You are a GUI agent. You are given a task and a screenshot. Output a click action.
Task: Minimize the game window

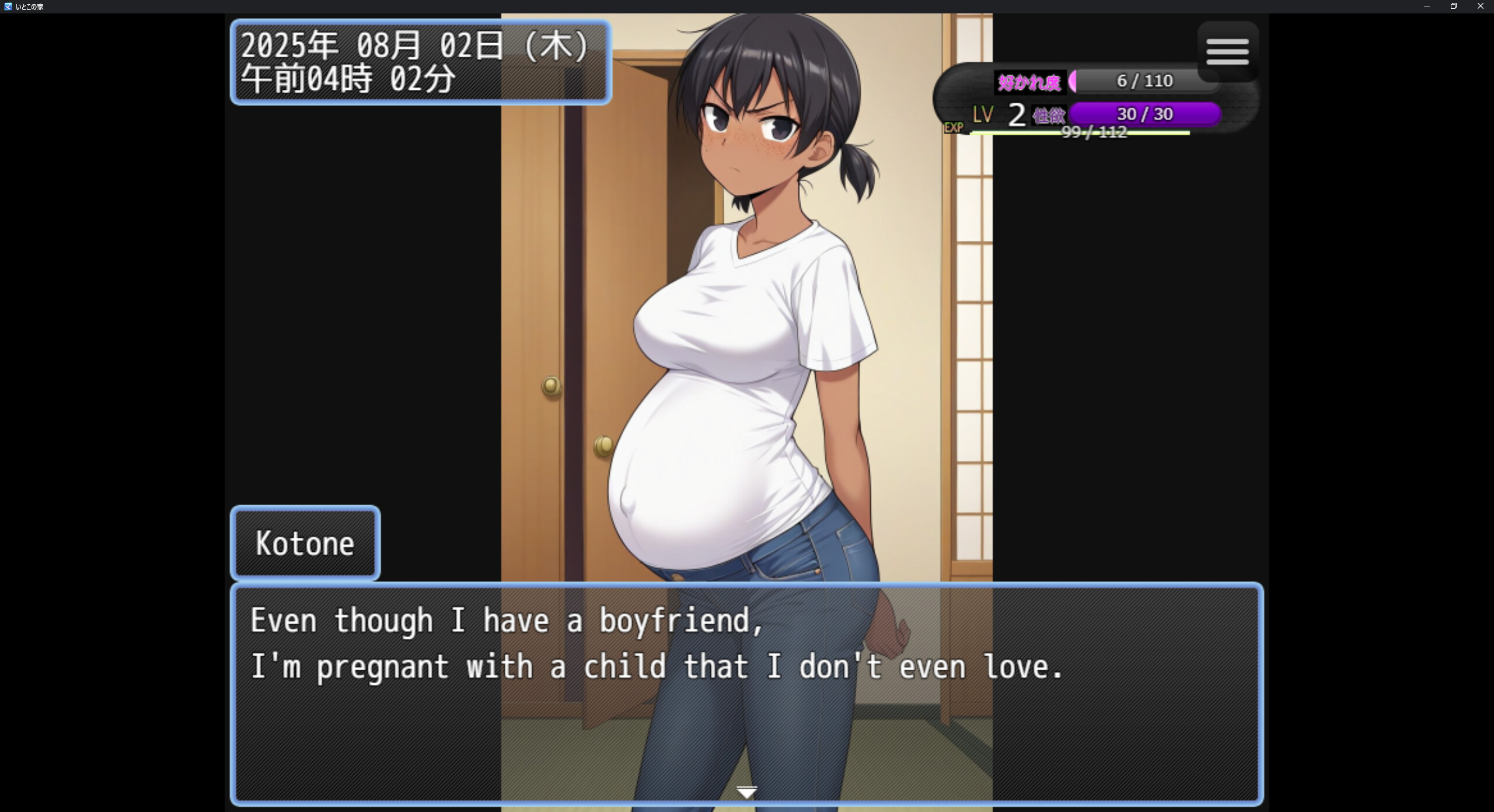[1426, 6]
